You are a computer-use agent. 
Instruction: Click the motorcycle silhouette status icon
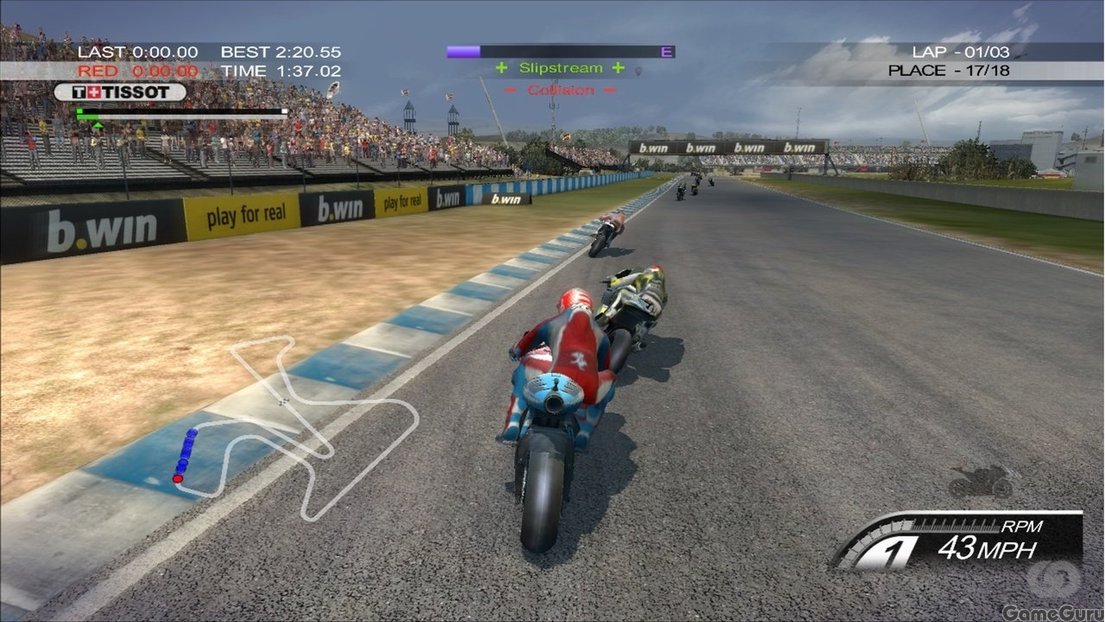coord(980,482)
